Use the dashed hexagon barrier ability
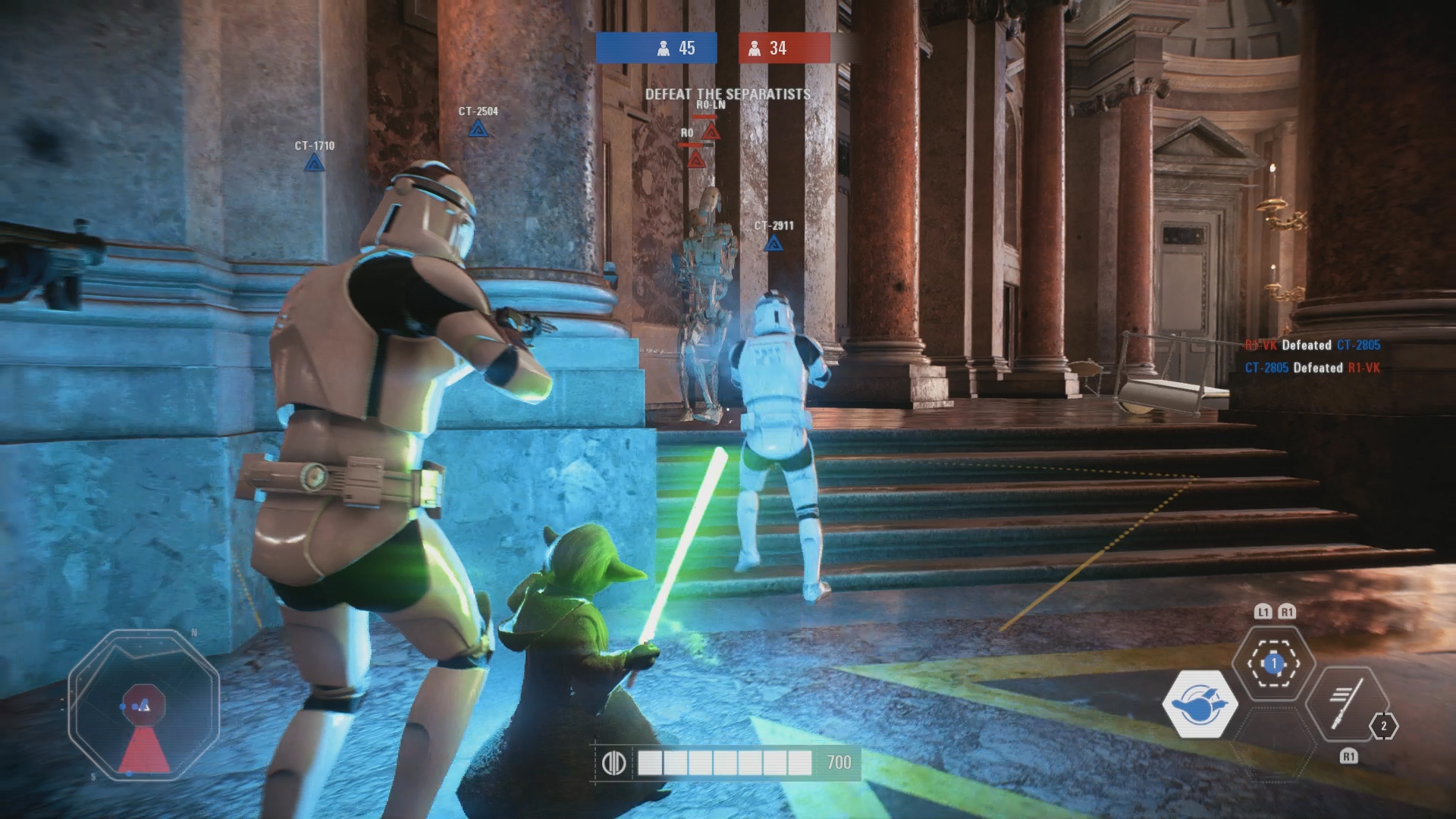The width and height of the screenshot is (1456, 819). [x=1274, y=664]
